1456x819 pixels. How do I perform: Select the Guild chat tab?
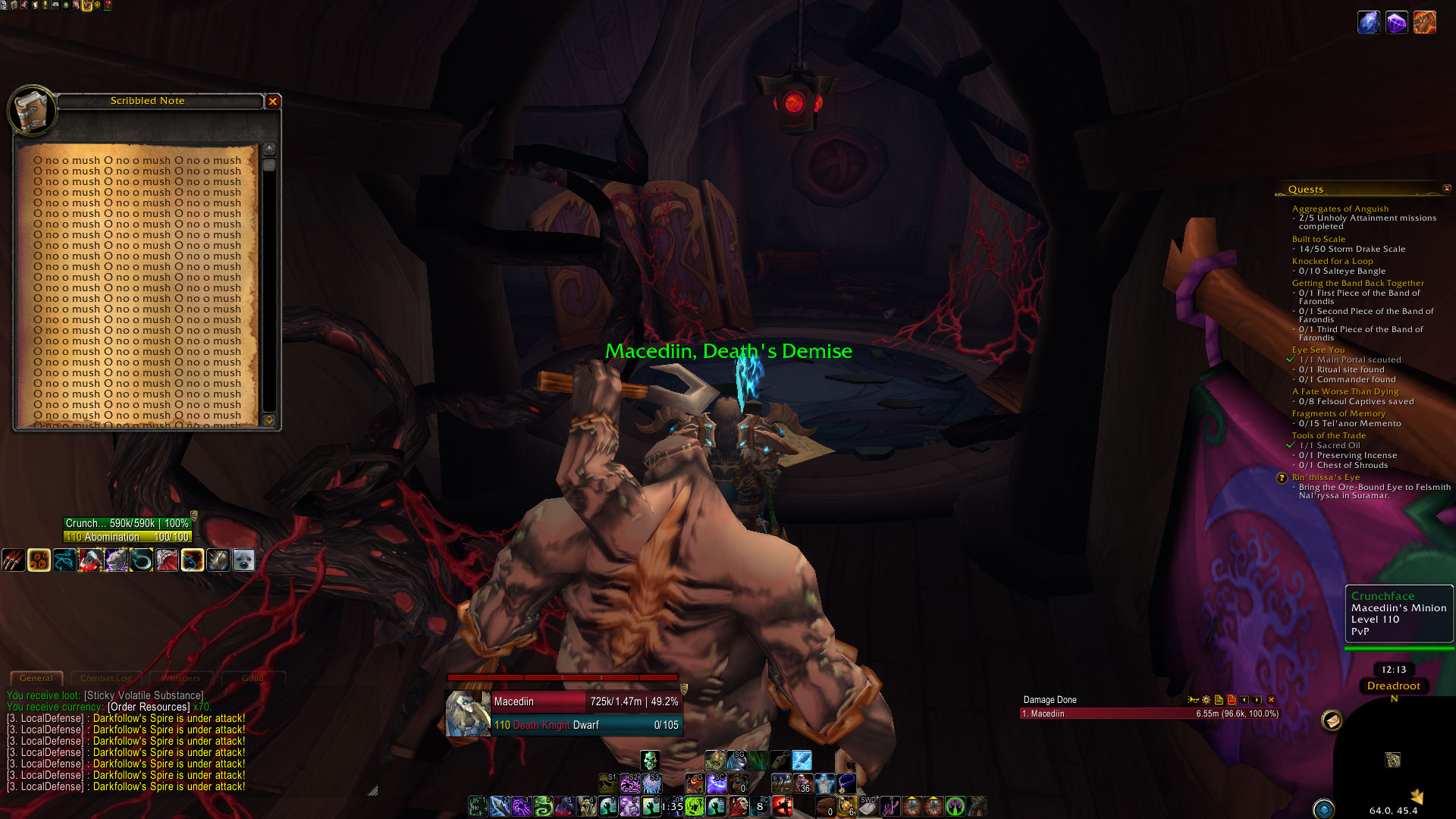click(253, 678)
